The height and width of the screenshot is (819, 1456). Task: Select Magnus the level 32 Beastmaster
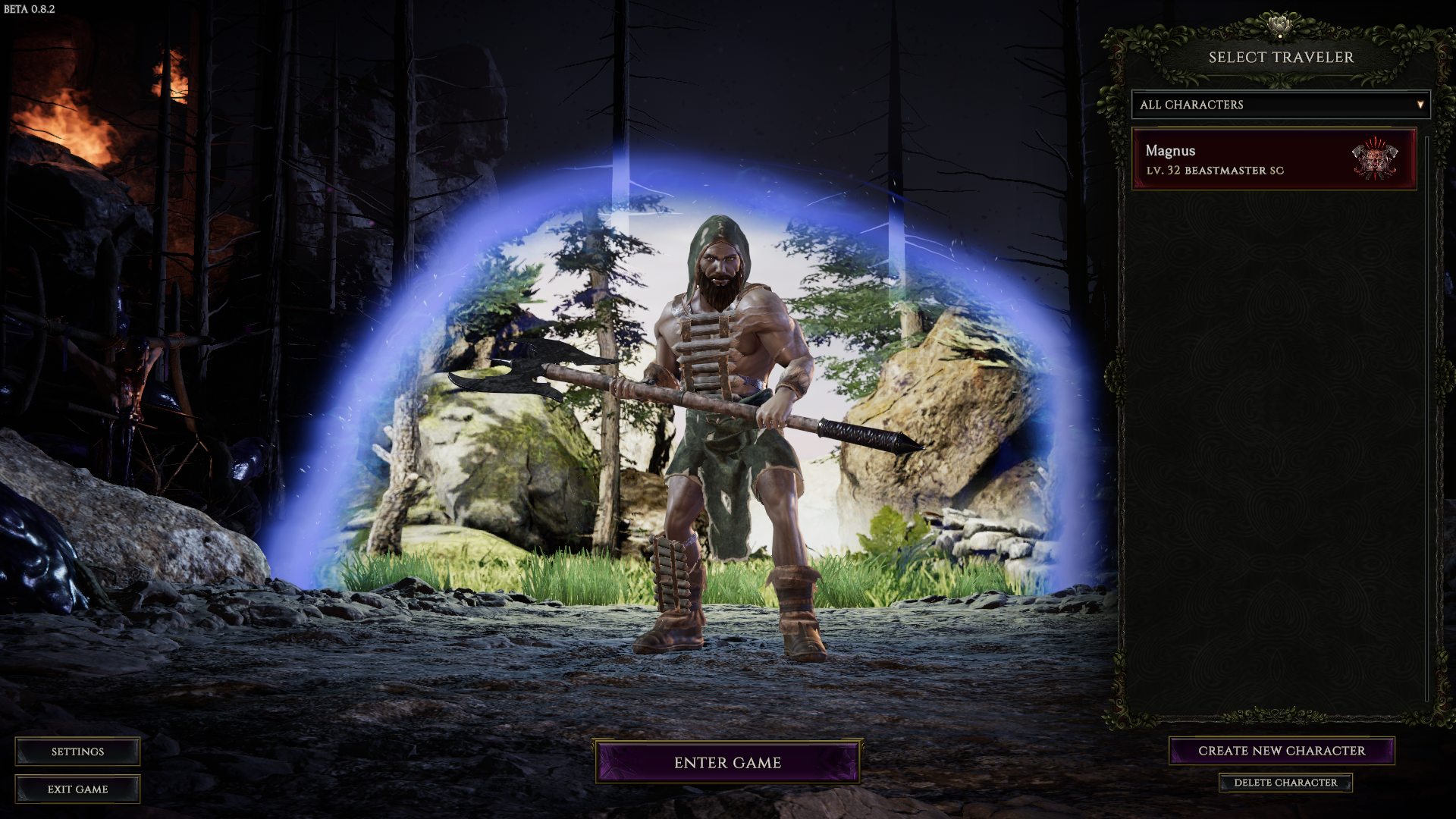[1273, 159]
